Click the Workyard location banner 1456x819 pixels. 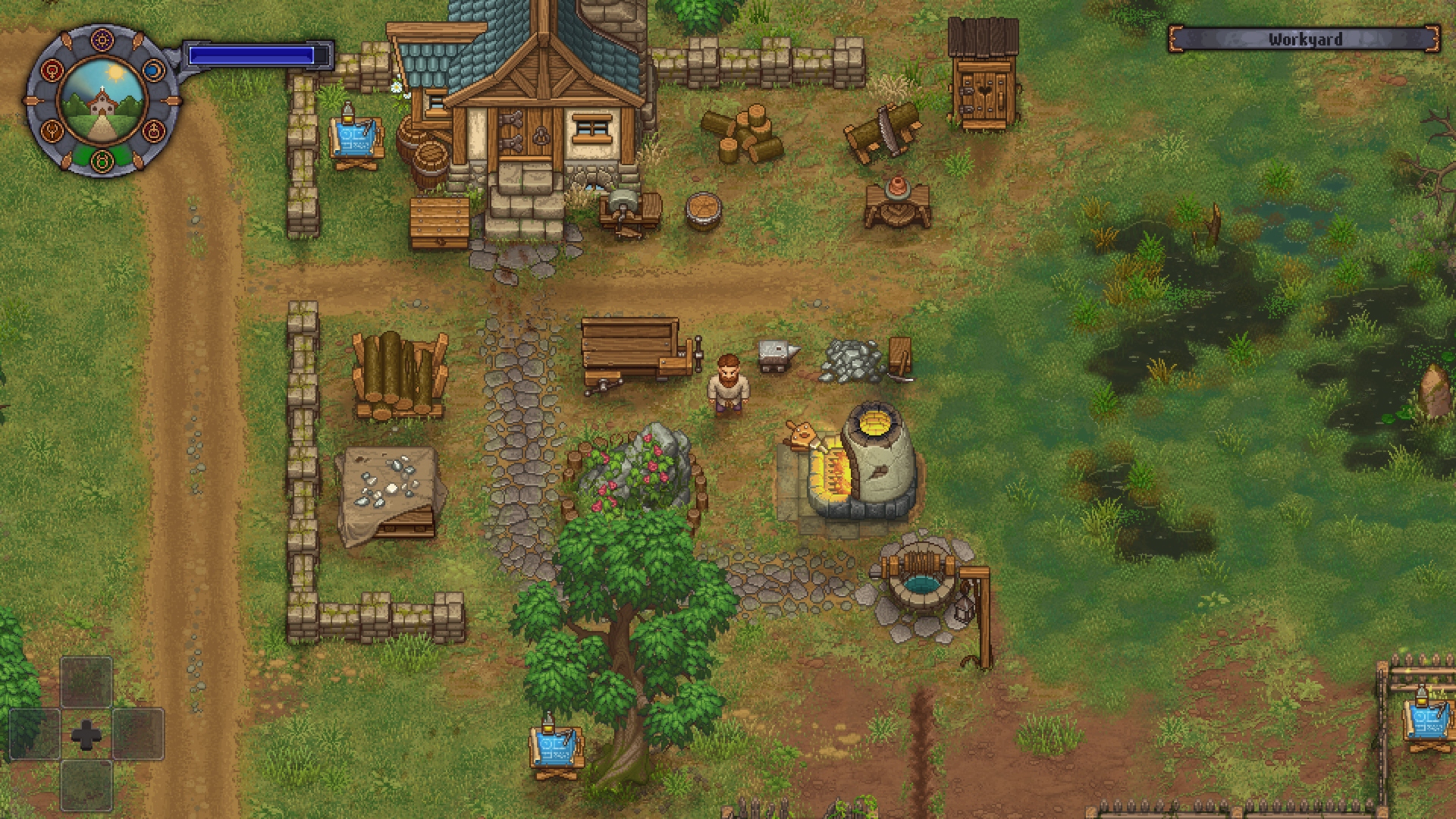(1306, 39)
